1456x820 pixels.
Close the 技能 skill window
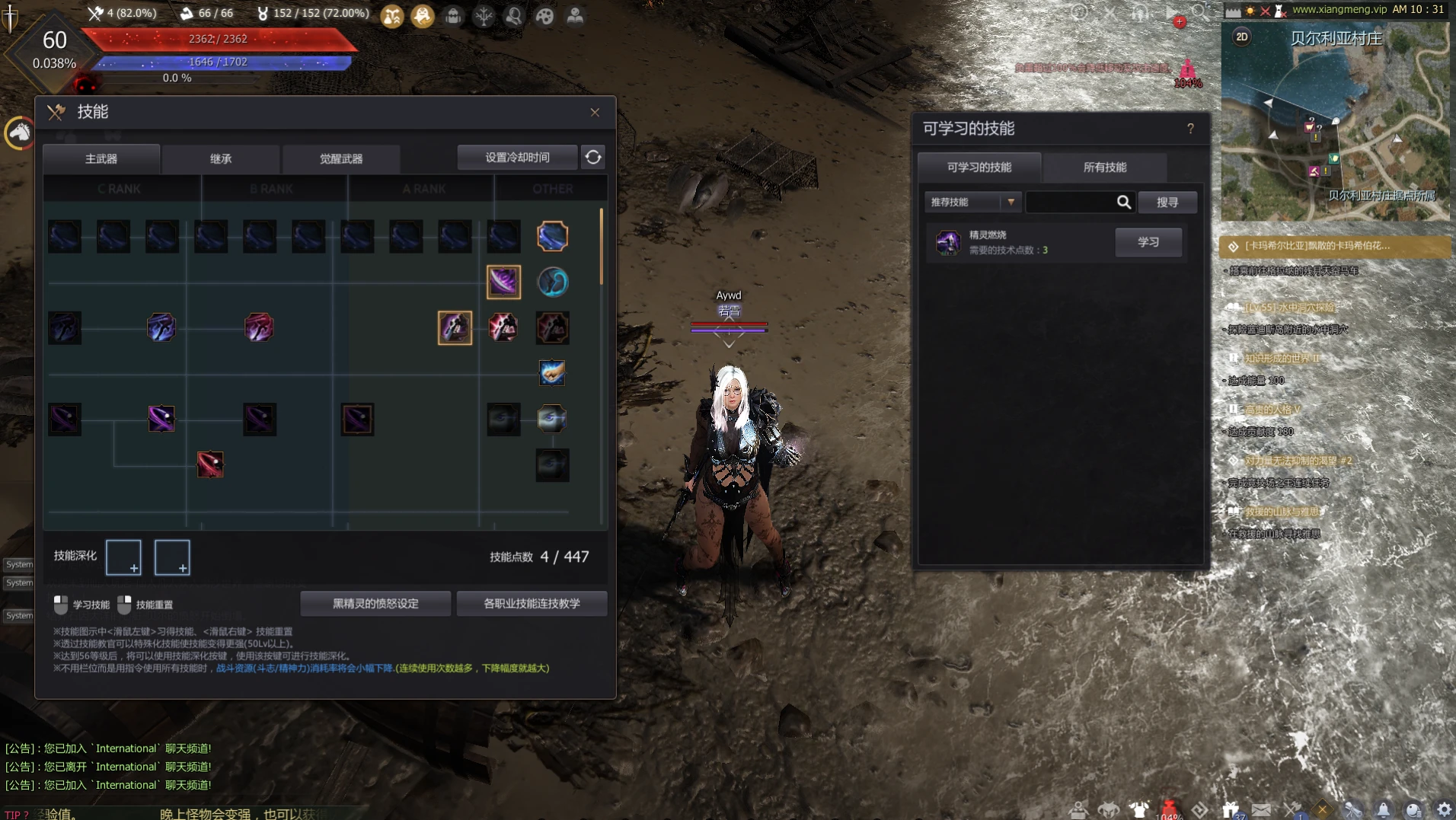click(x=595, y=113)
